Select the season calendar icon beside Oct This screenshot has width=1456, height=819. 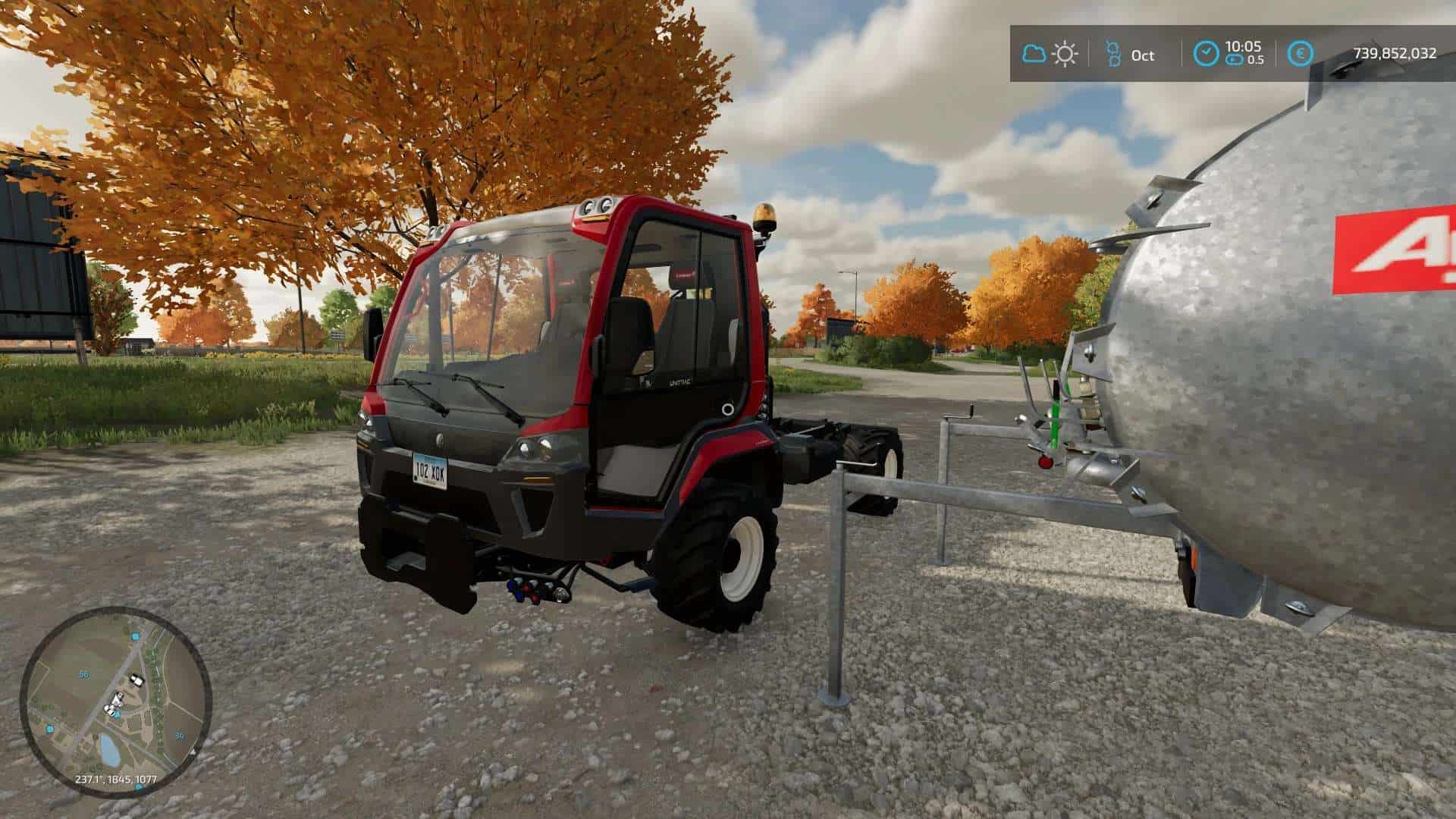(x=1112, y=54)
